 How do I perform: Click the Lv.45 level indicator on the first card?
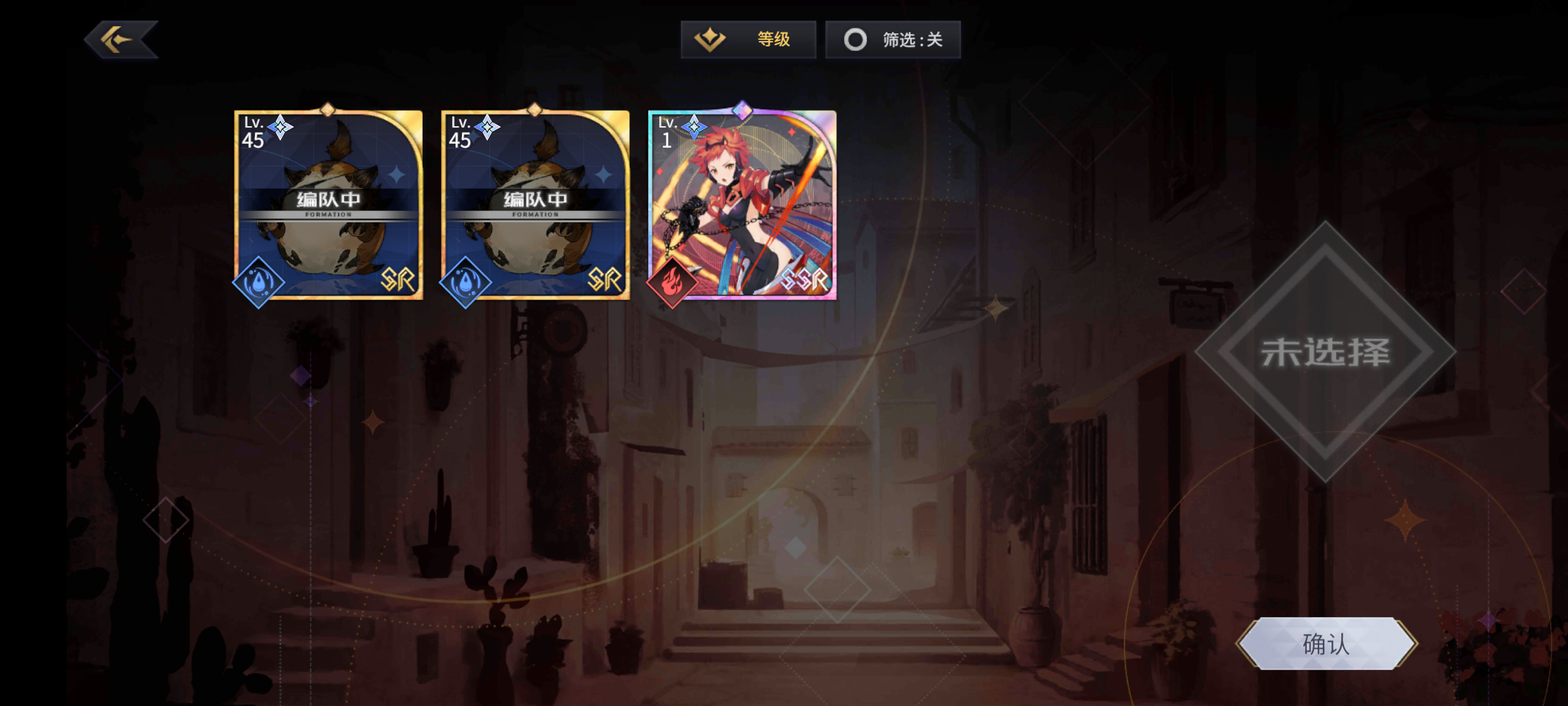[255, 131]
